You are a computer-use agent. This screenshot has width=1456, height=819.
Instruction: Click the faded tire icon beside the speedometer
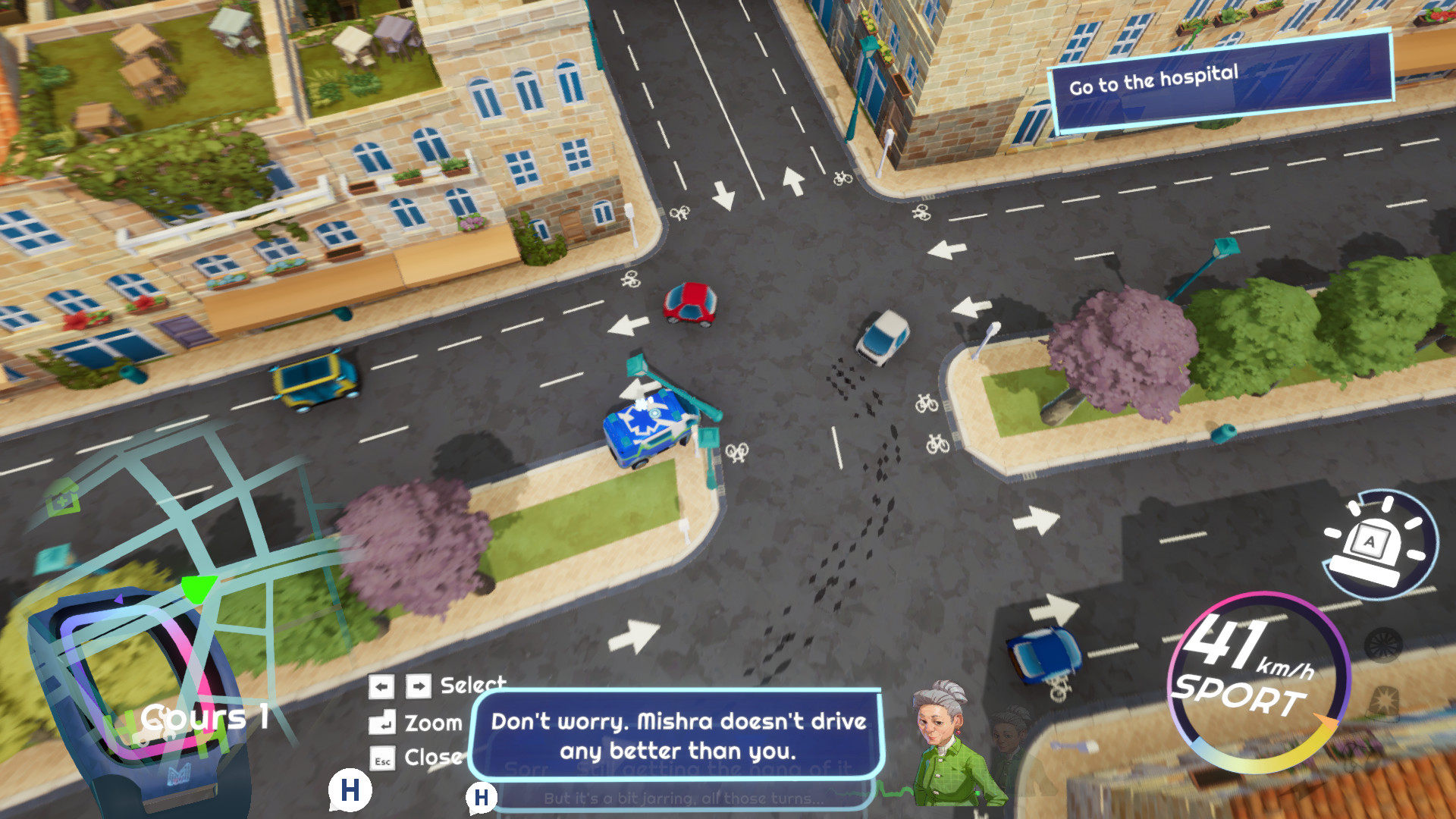click(1382, 645)
